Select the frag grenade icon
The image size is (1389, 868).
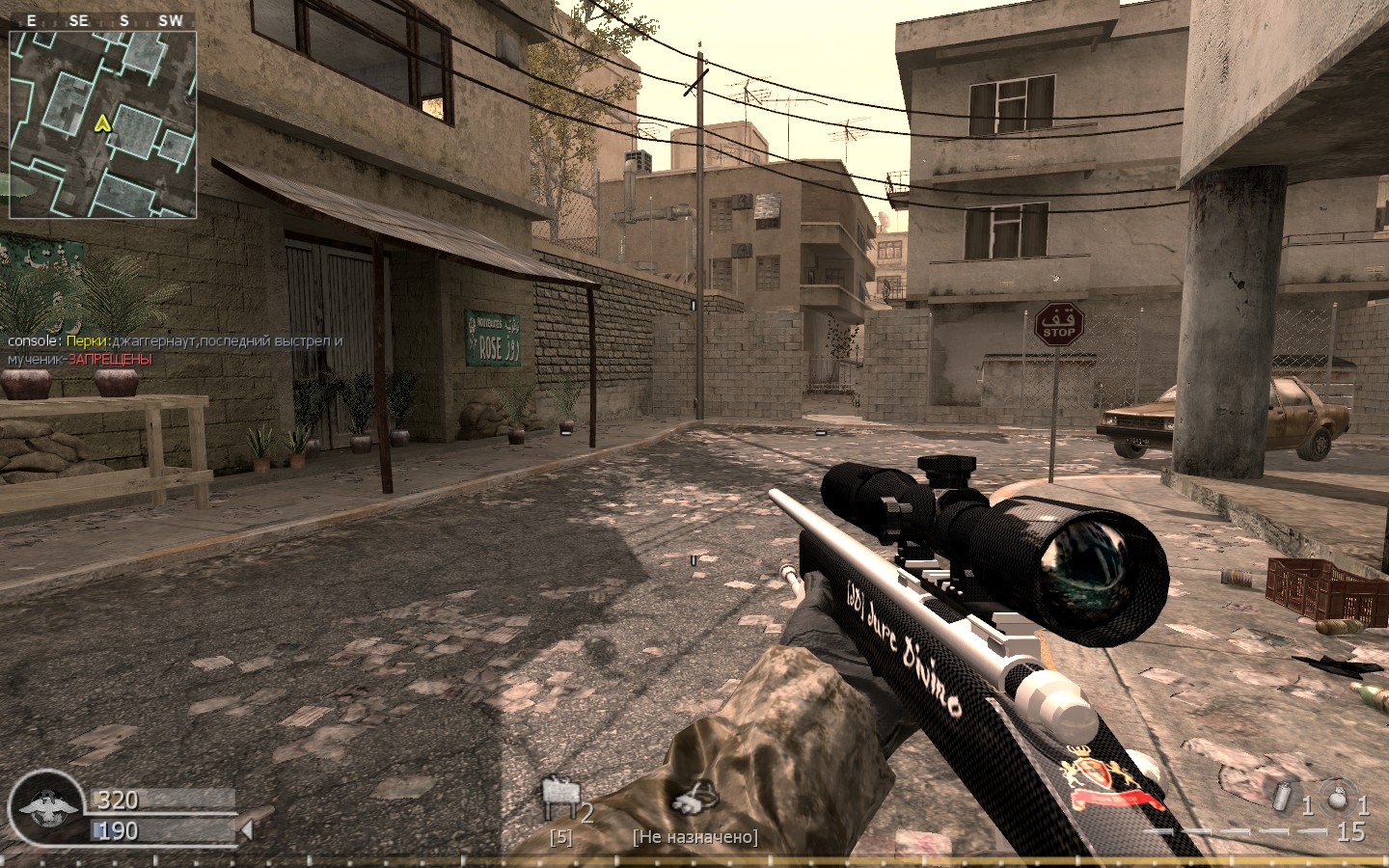tap(1337, 799)
